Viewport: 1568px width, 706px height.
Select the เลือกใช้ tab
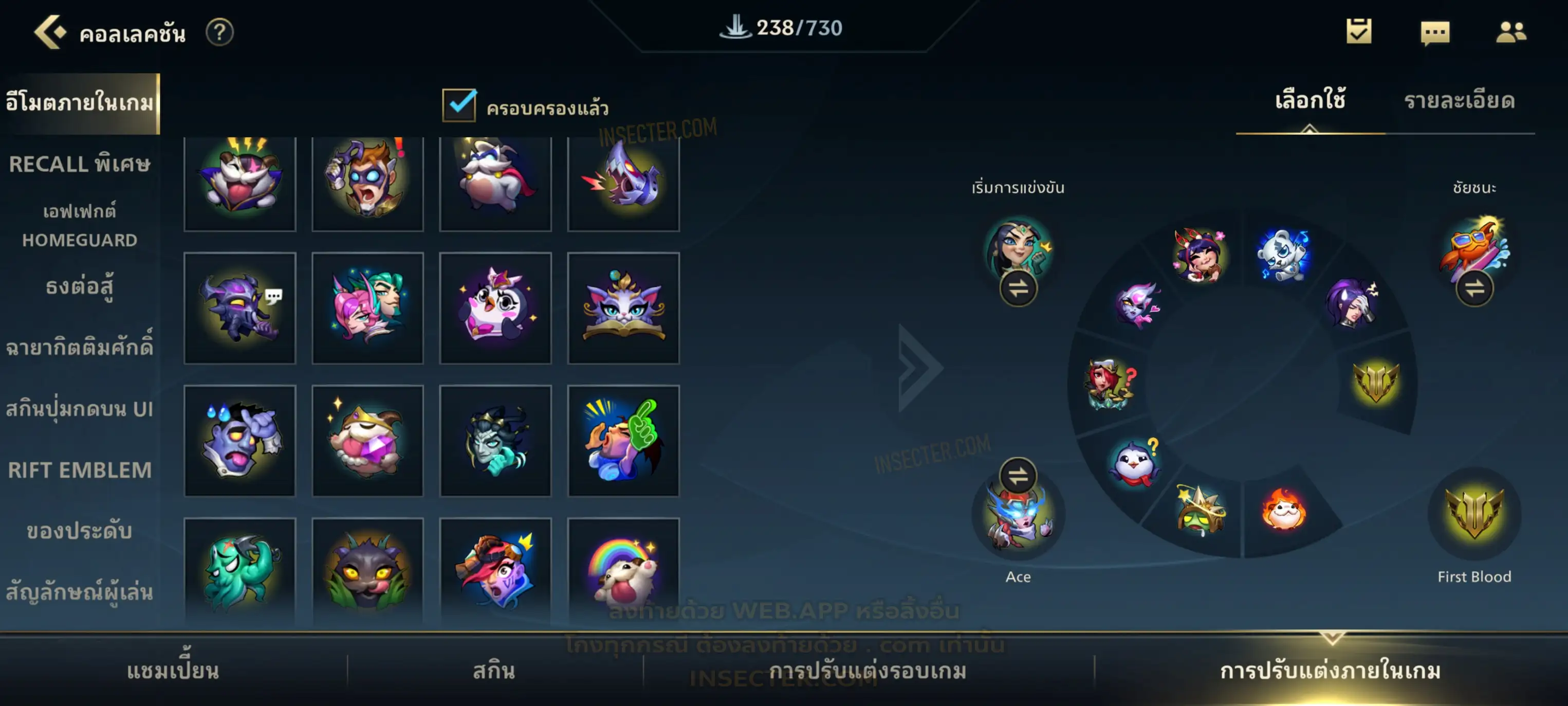point(1310,101)
